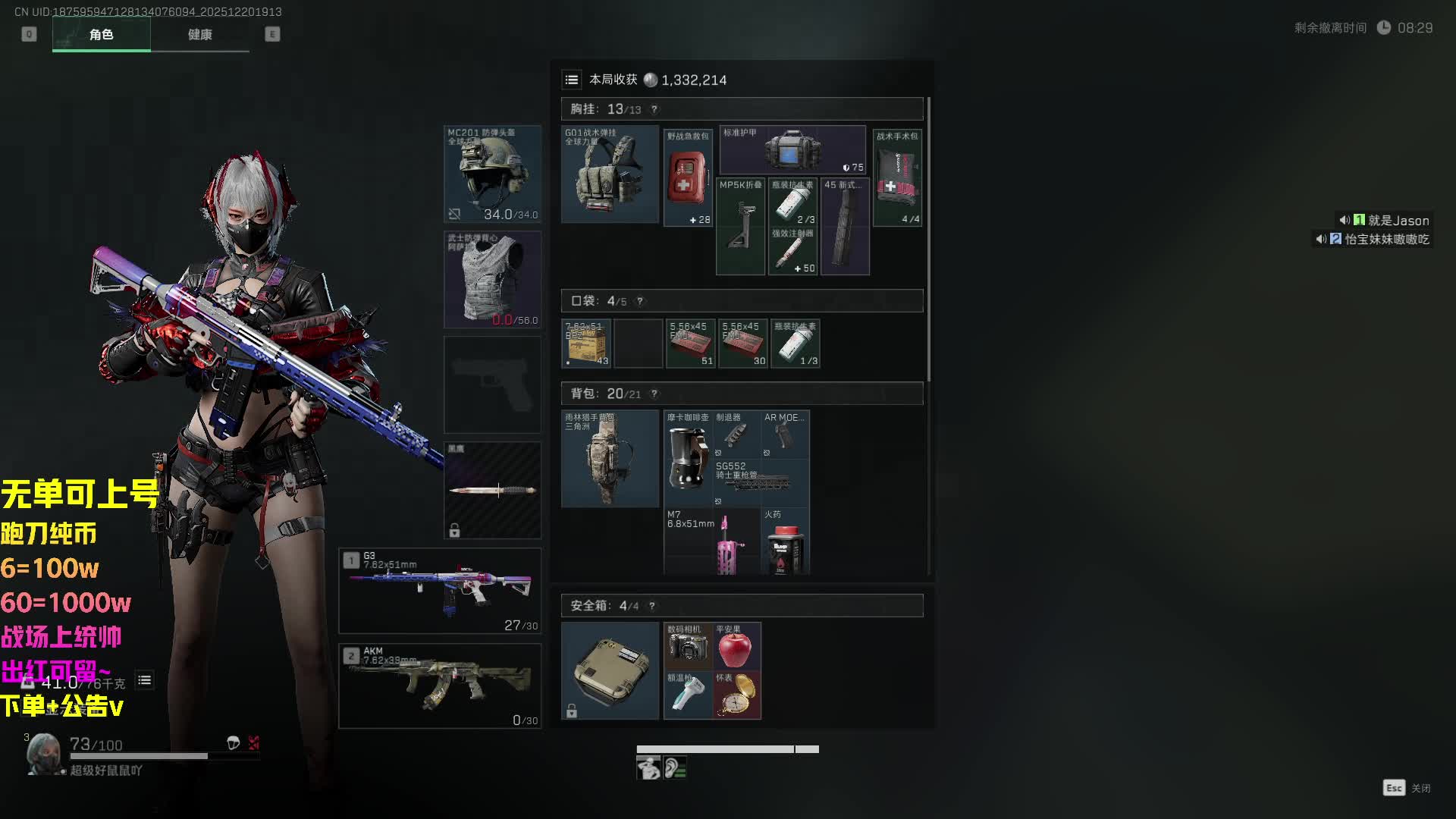Choose the 战术手术包 surgery kit
Screen dimensions: 1456x819
(x=897, y=178)
